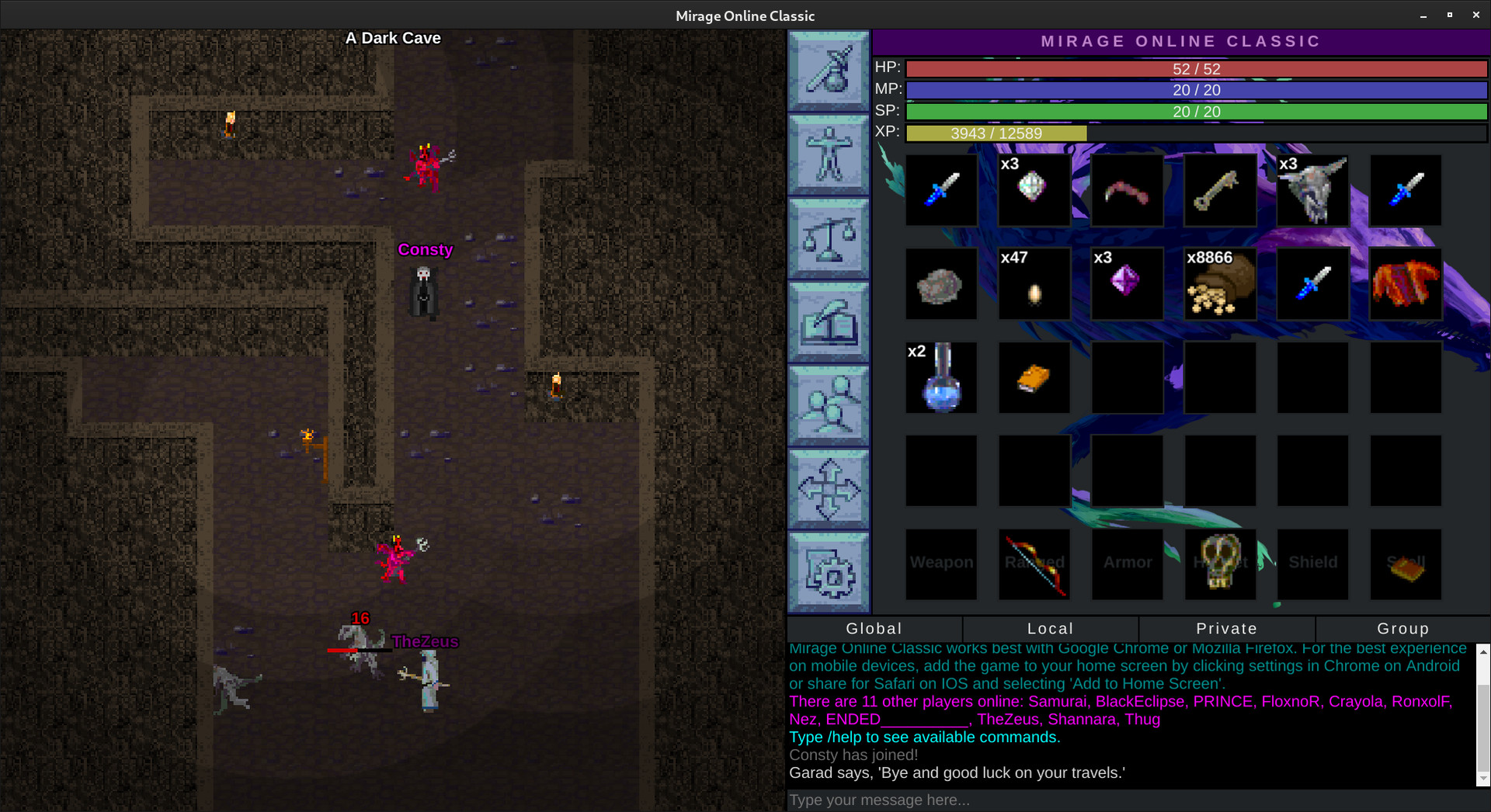Switch to the Global chat tab
The image size is (1491, 812).
click(874, 628)
